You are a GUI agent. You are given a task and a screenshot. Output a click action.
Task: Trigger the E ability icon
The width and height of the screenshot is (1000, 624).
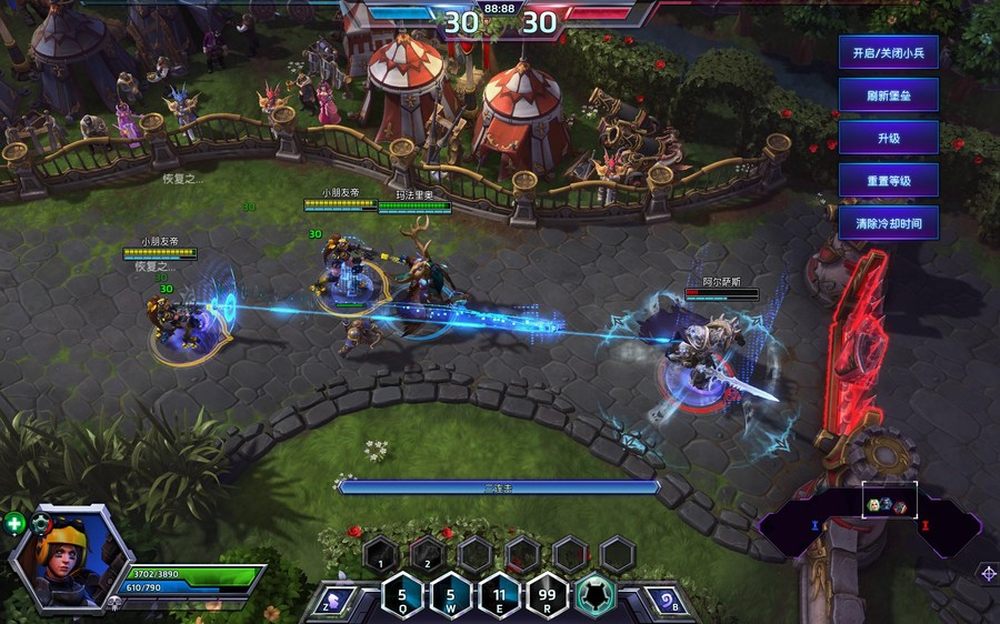(499, 597)
